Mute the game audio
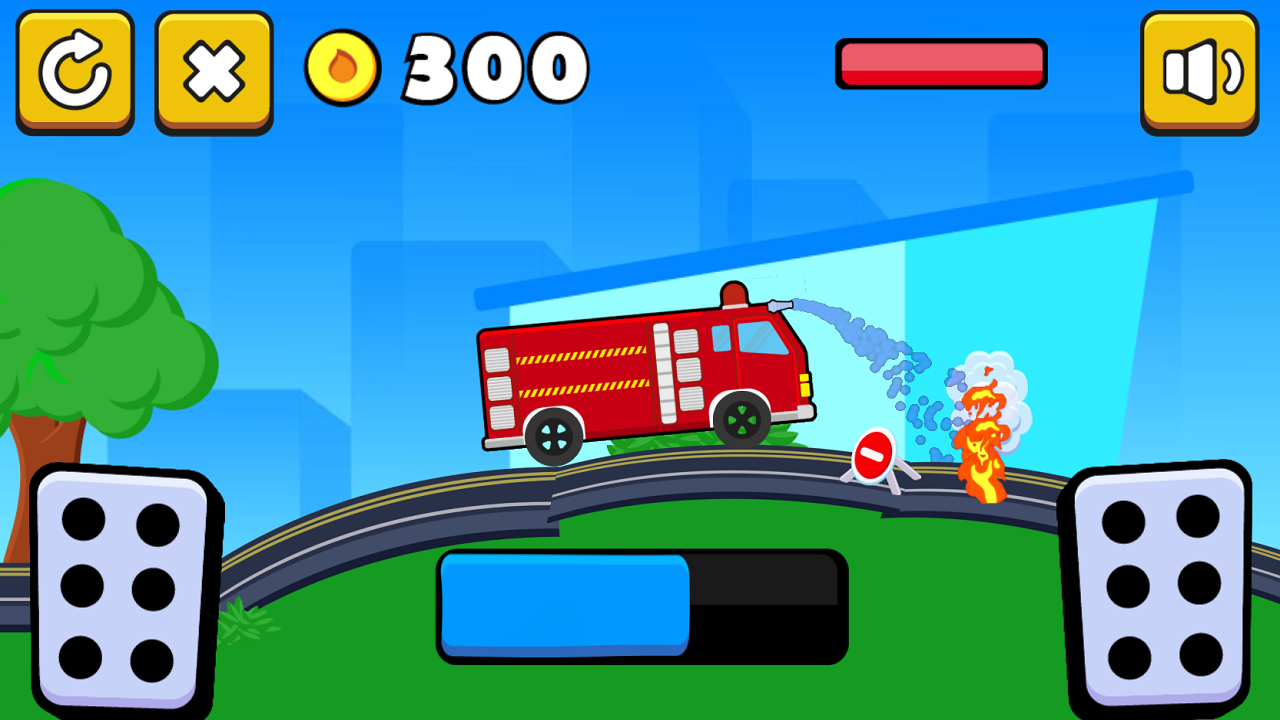This screenshot has width=1280, height=720. (1199, 67)
